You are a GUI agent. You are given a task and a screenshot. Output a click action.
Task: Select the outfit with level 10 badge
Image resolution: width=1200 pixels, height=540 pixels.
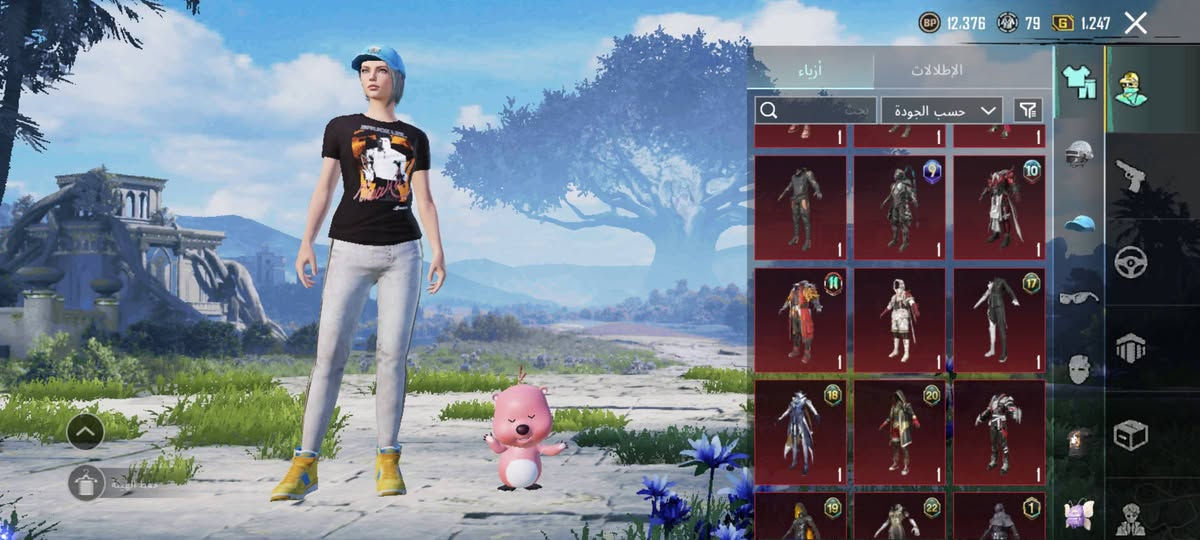click(999, 207)
